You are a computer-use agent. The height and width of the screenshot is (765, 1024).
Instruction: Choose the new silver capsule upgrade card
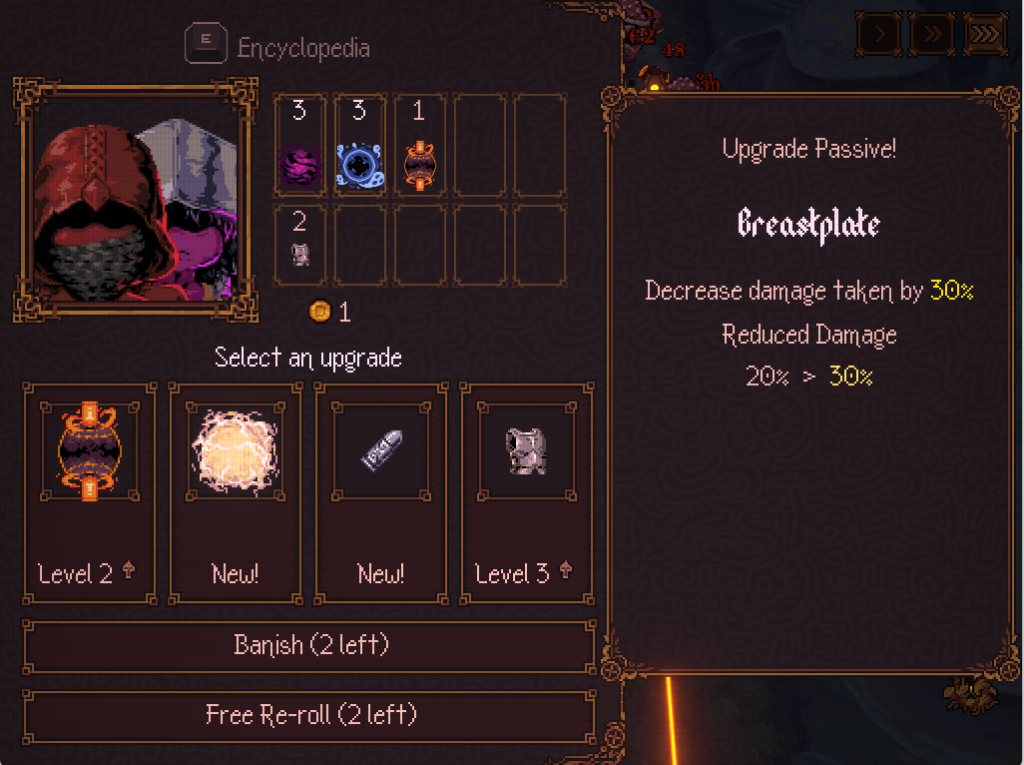pos(381,494)
